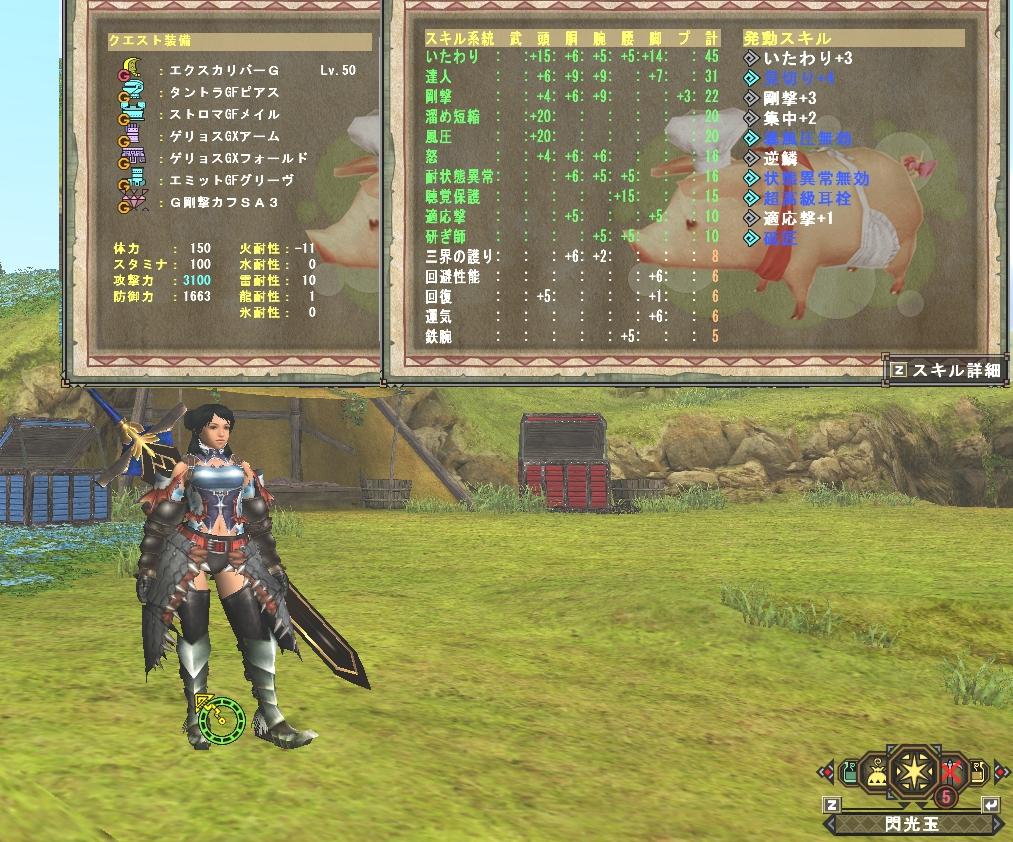
Task: Select the いたわり+3 active skill
Action: pos(808,59)
